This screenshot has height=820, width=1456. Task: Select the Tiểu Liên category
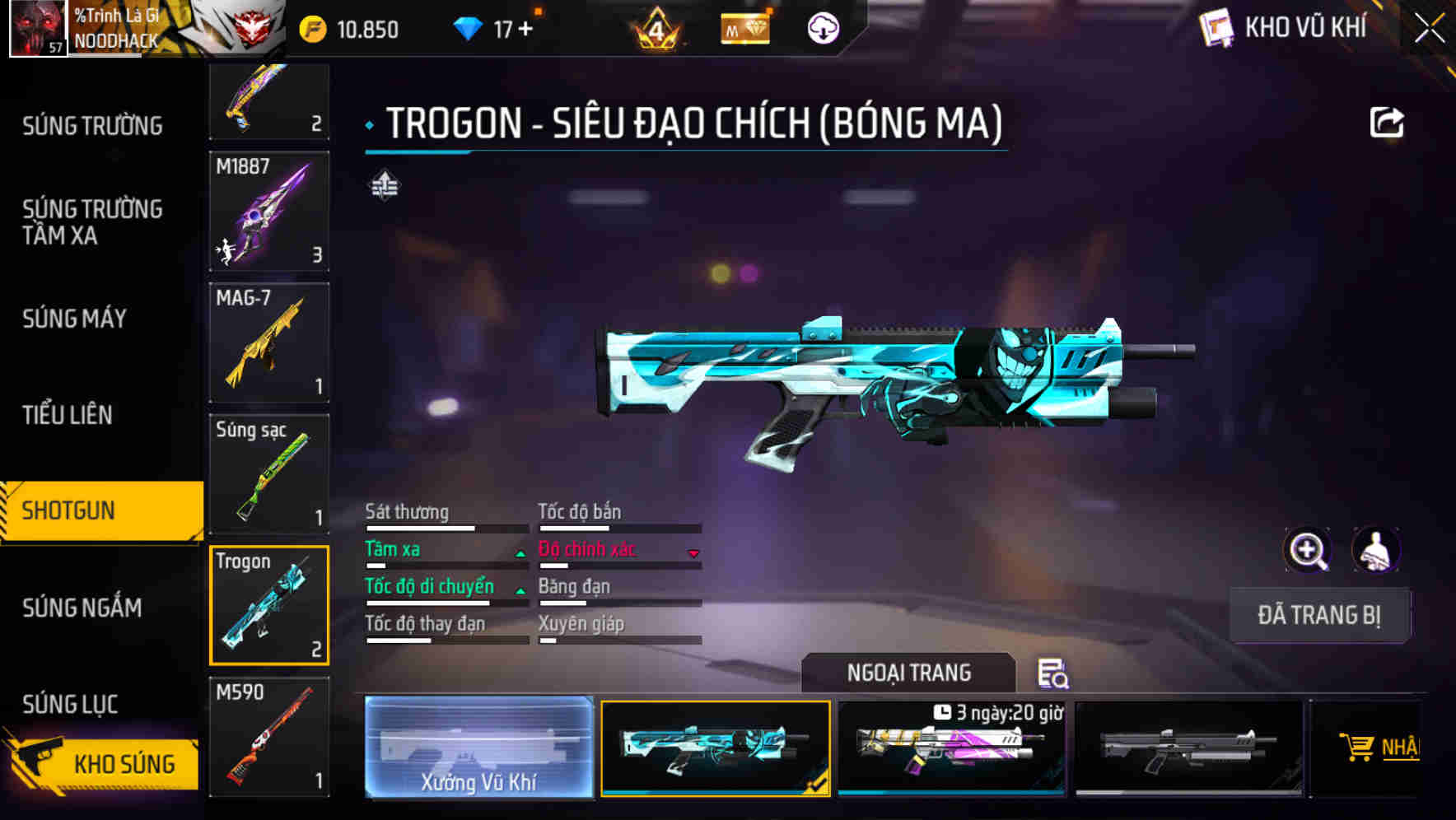67,415
